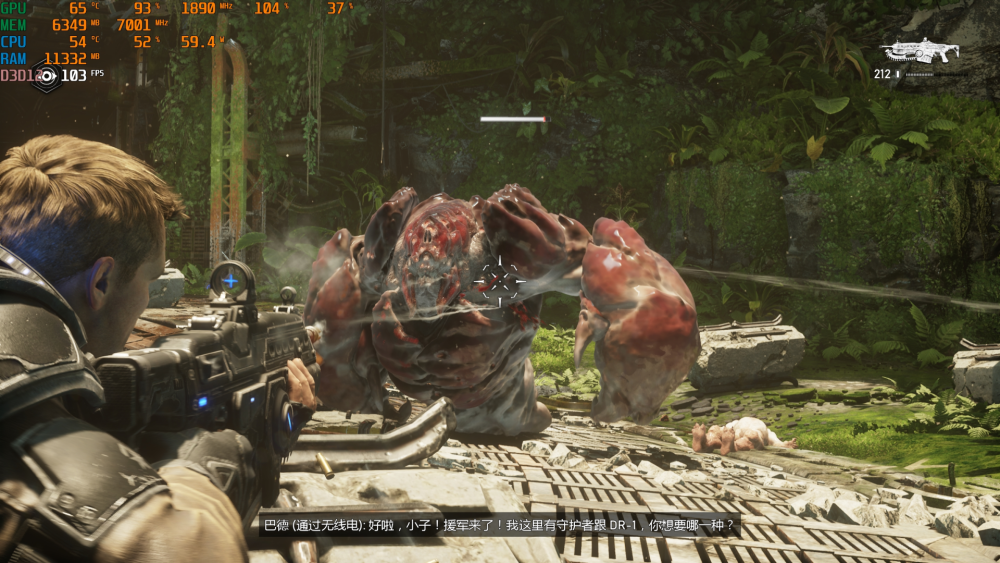Click the hexagon overlay logo beside the FPS counter
The height and width of the screenshot is (563, 1000).
(x=45, y=76)
